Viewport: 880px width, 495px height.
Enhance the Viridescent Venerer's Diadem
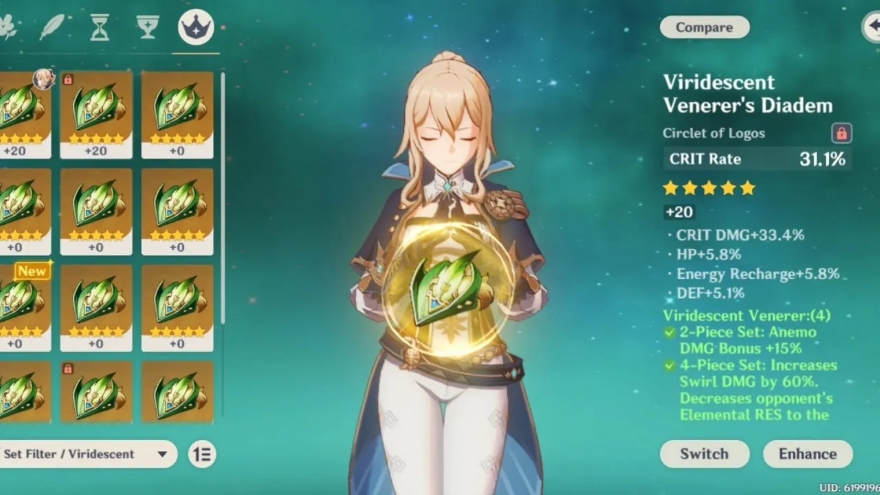[x=807, y=453]
